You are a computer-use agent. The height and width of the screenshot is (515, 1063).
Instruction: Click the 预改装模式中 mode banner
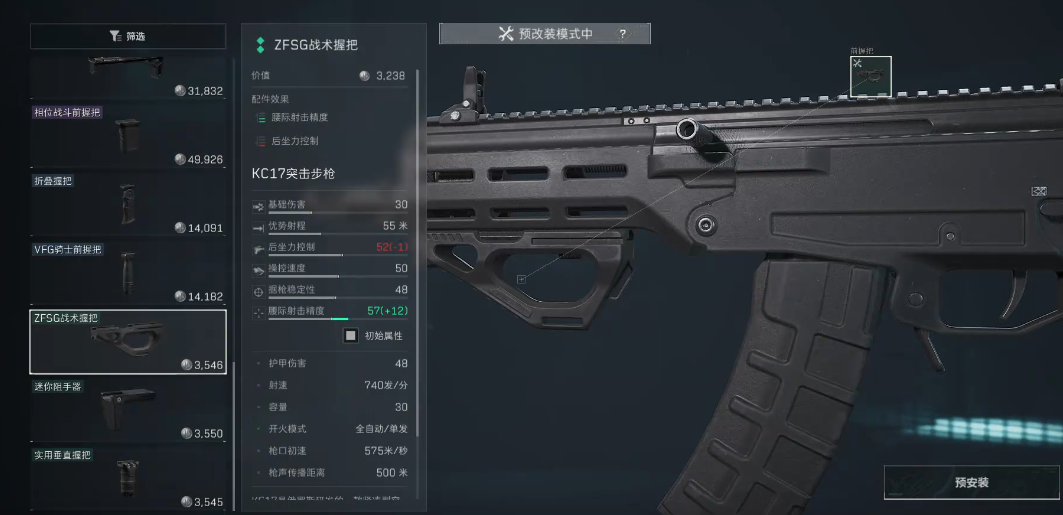pyautogui.click(x=545, y=34)
